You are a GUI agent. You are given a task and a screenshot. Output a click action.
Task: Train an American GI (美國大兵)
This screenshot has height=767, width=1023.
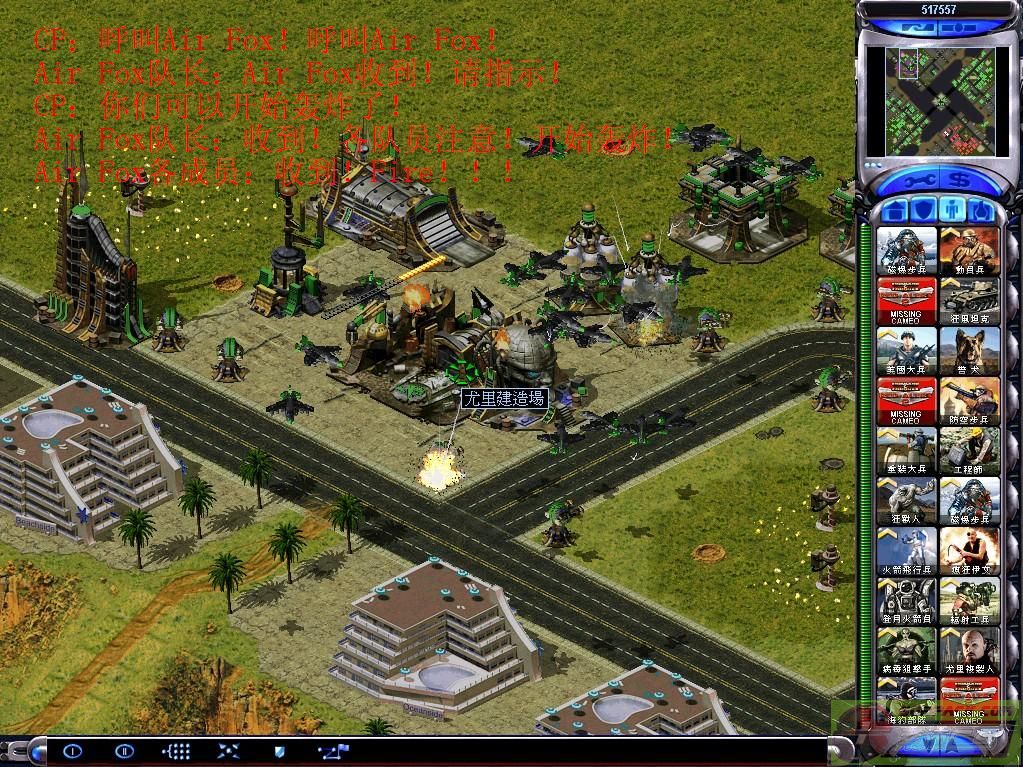pos(907,350)
